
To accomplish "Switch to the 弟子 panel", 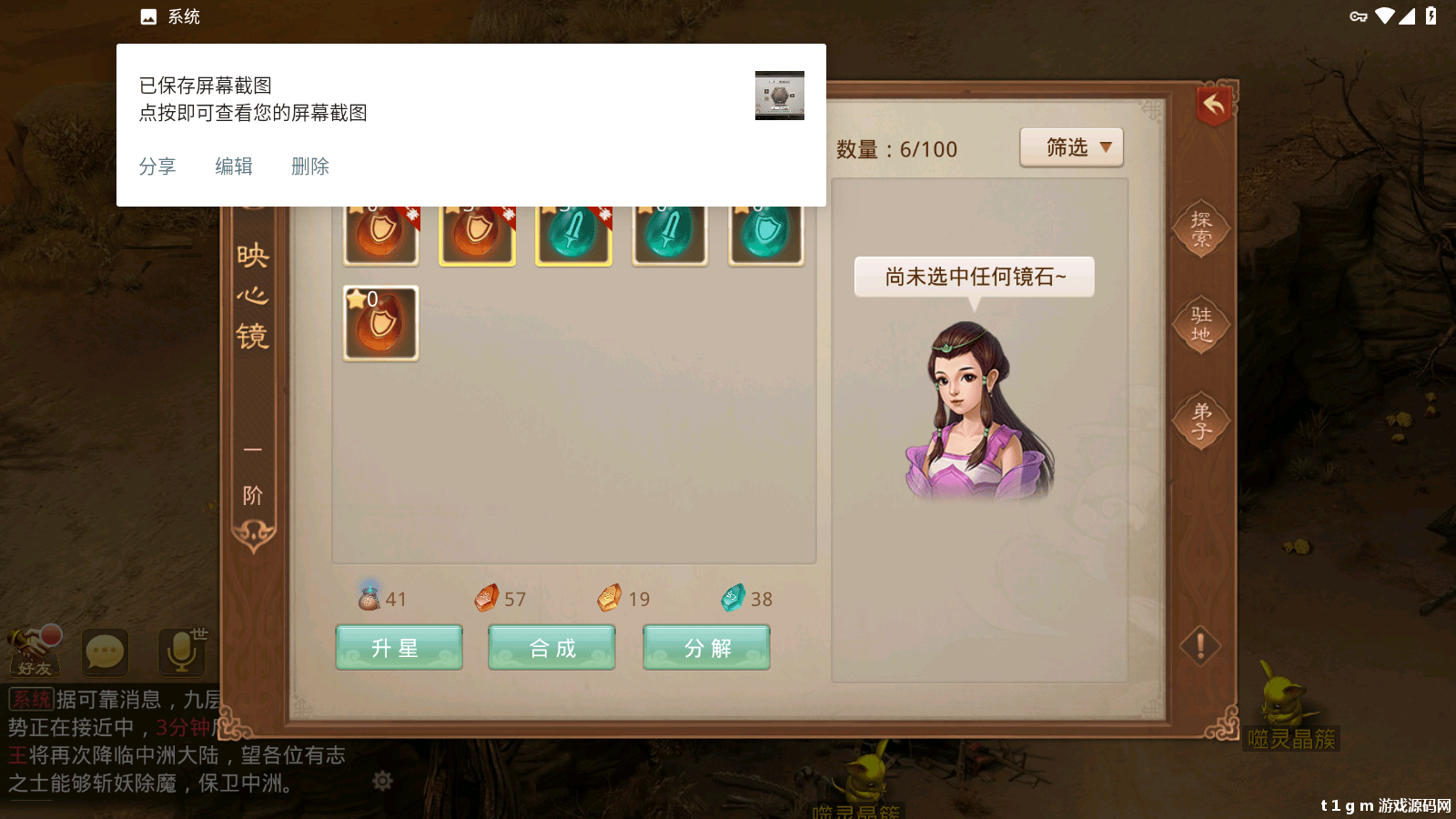I will coord(1199,420).
